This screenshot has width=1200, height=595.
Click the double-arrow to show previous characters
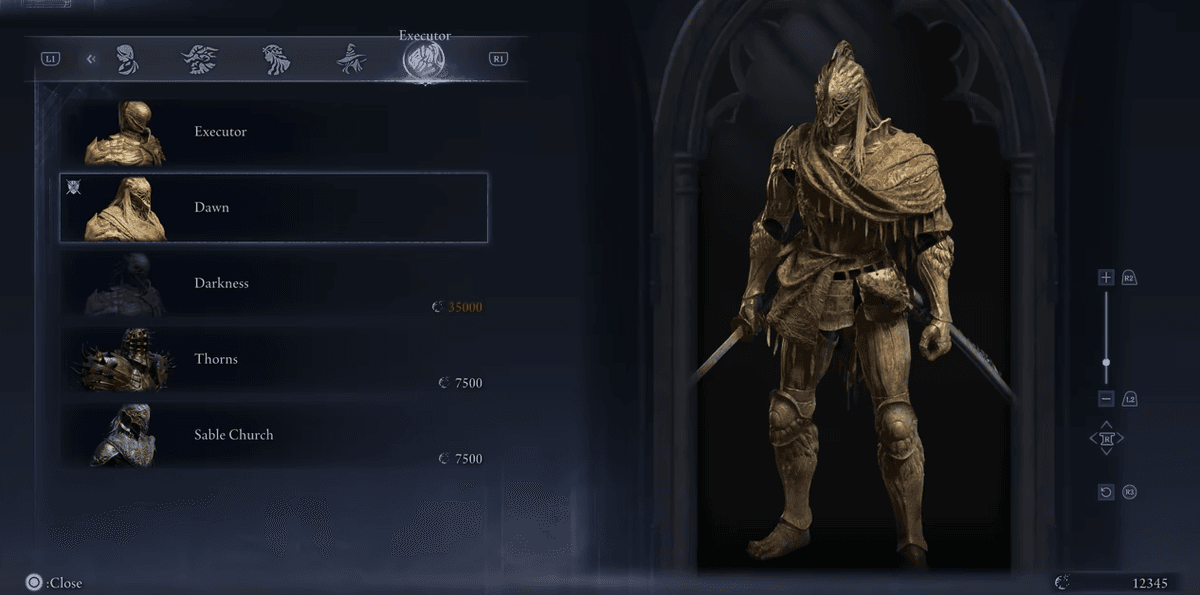click(91, 59)
